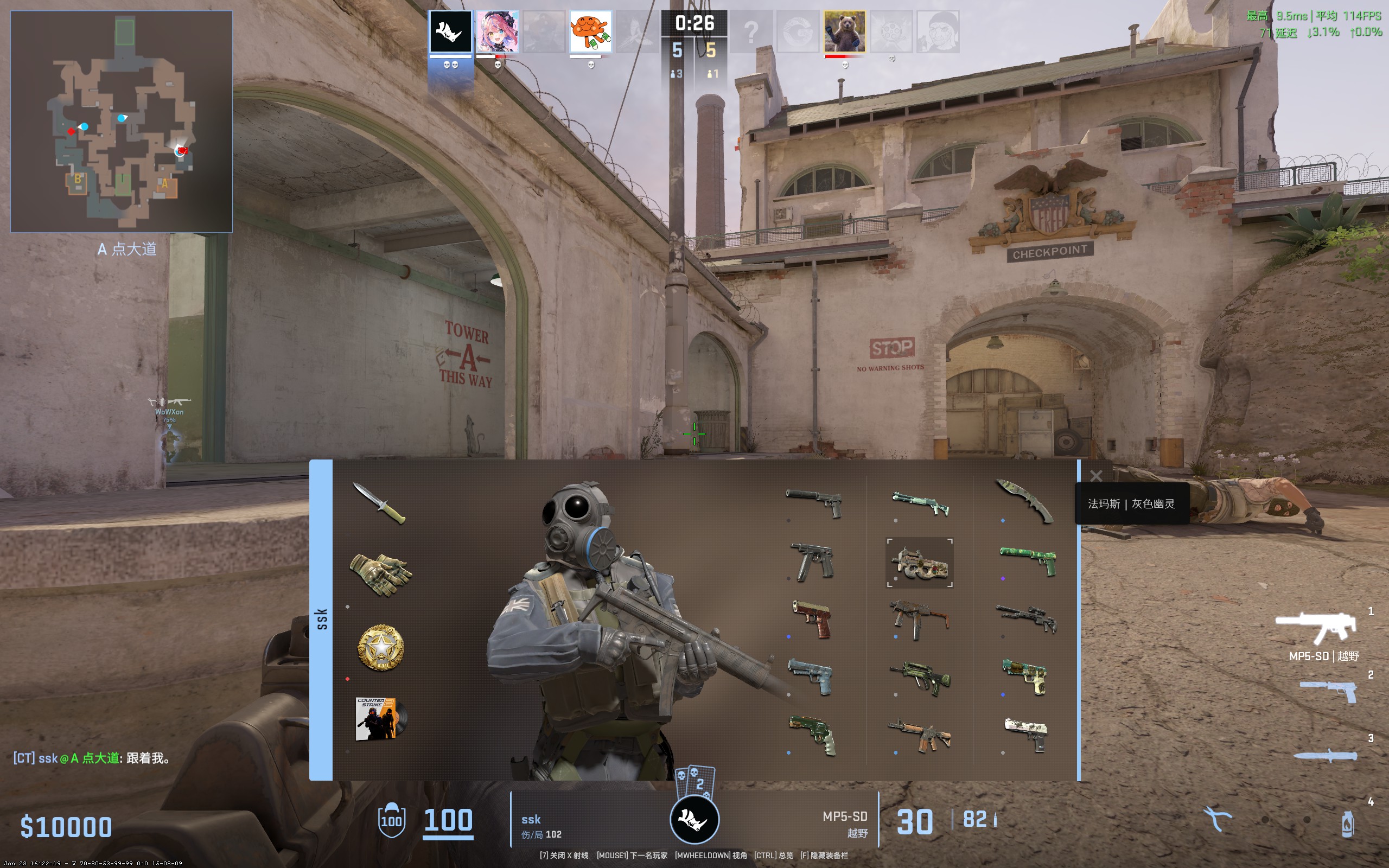Inspect the camo gloves item
Viewport: 1389px width, 868px height.
point(380,573)
